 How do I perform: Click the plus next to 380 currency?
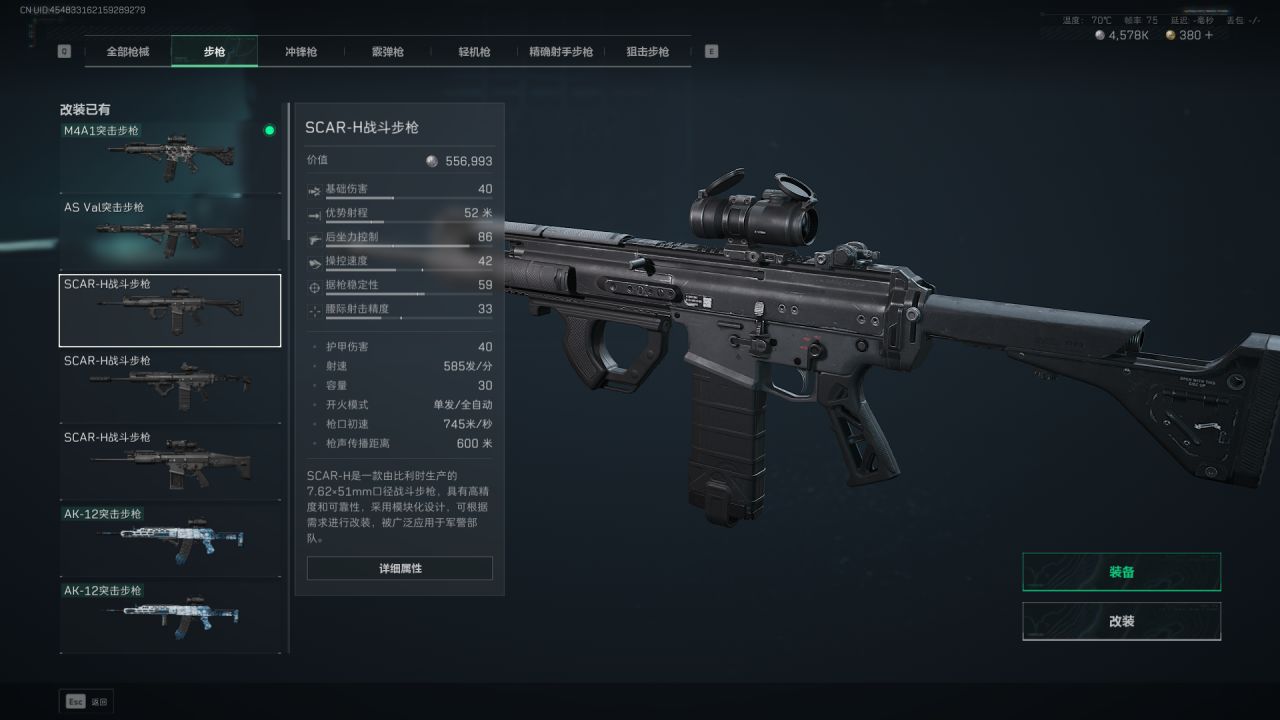pos(1209,35)
